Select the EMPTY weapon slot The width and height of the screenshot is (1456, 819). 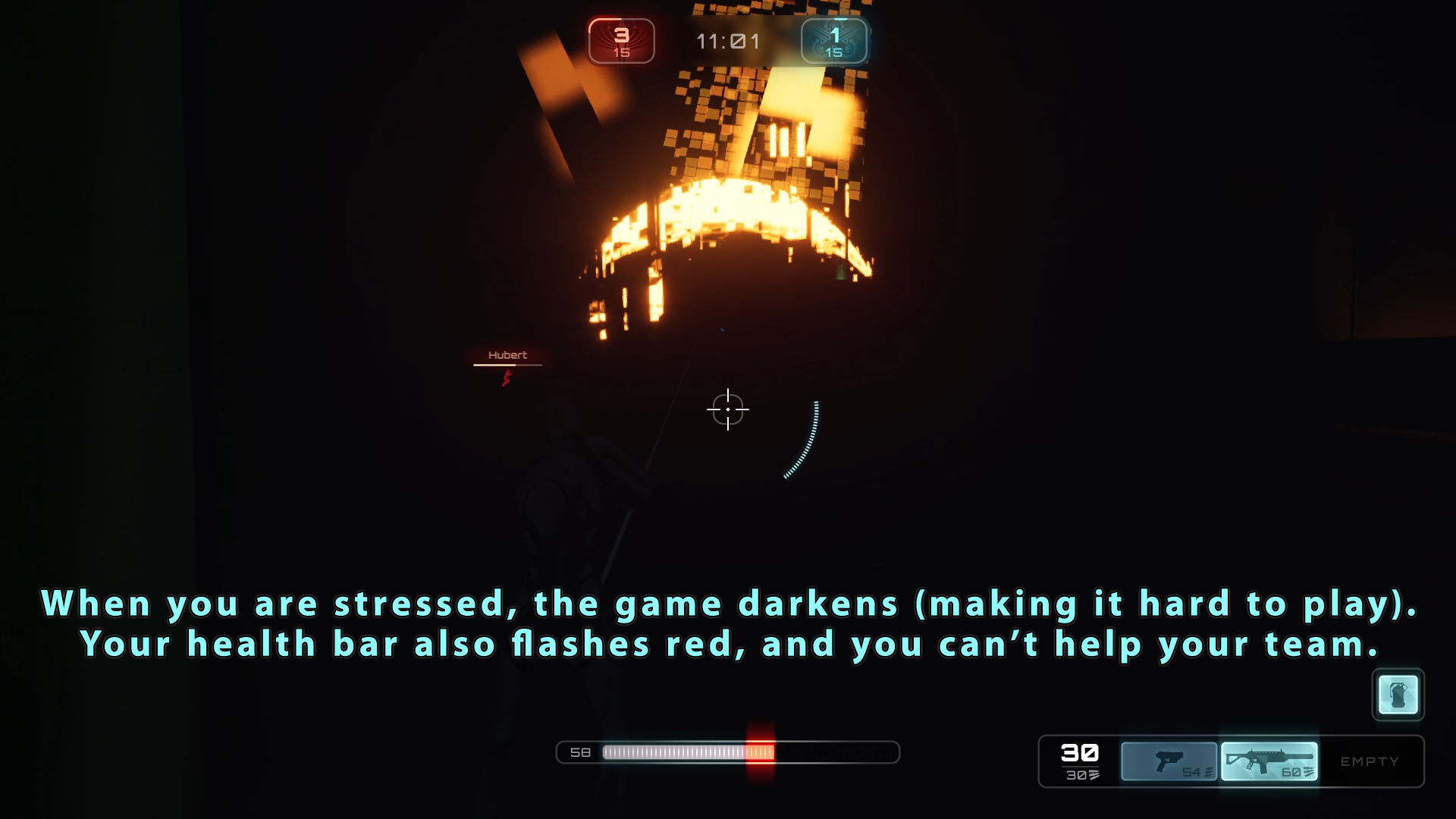pyautogui.click(x=1371, y=761)
